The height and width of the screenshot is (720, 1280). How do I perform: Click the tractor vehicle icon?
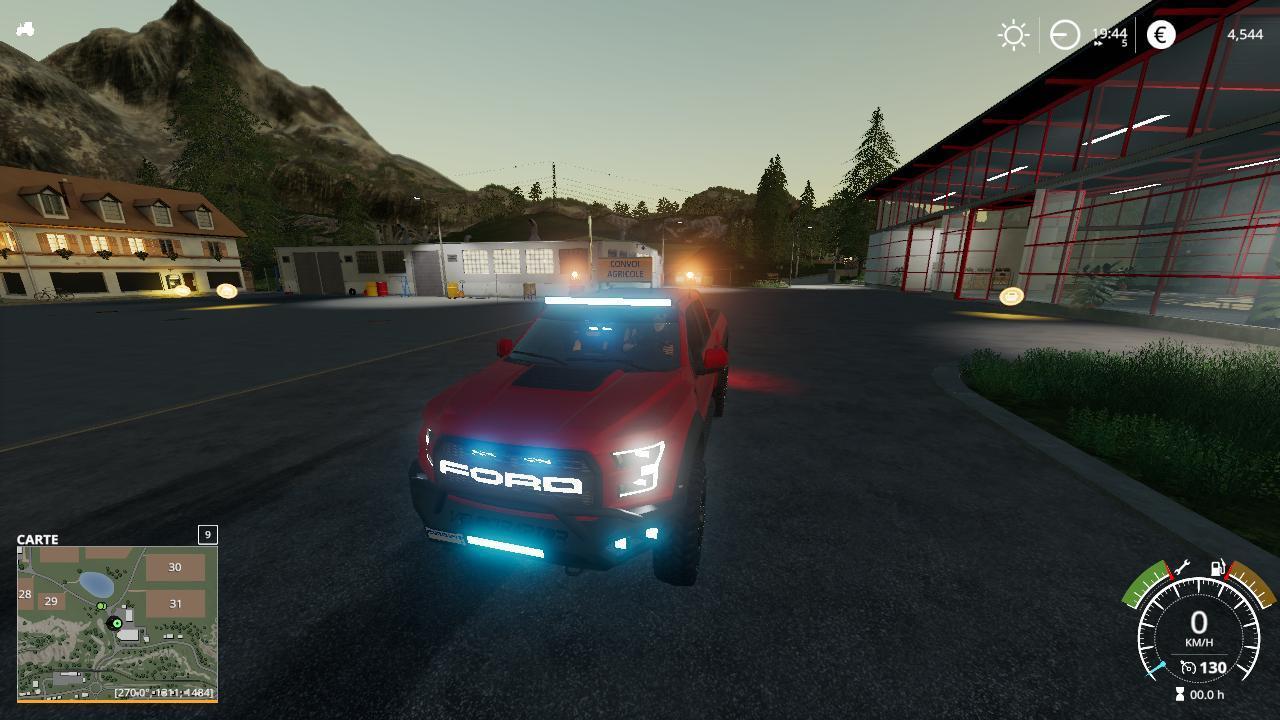[25, 29]
